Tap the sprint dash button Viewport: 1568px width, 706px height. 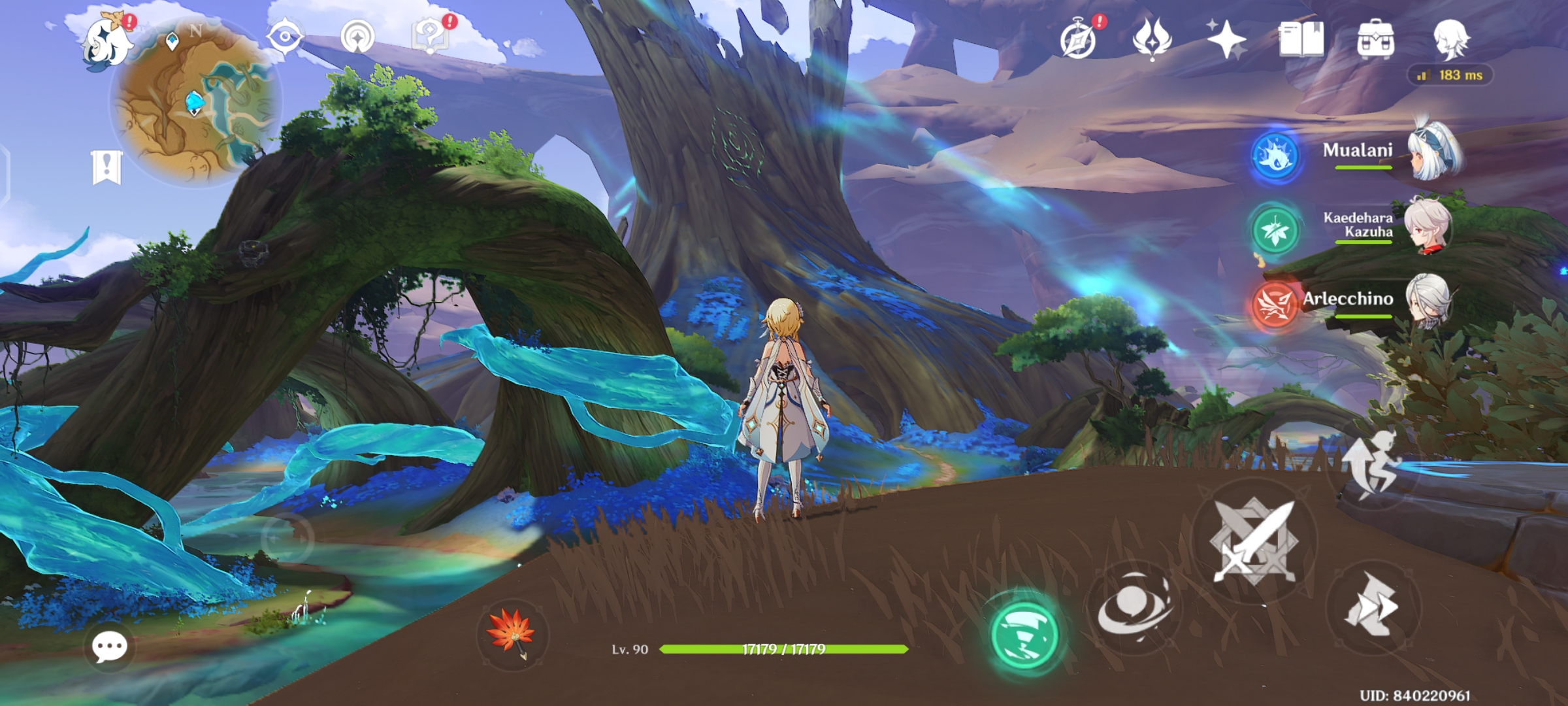pyautogui.click(x=1371, y=605)
